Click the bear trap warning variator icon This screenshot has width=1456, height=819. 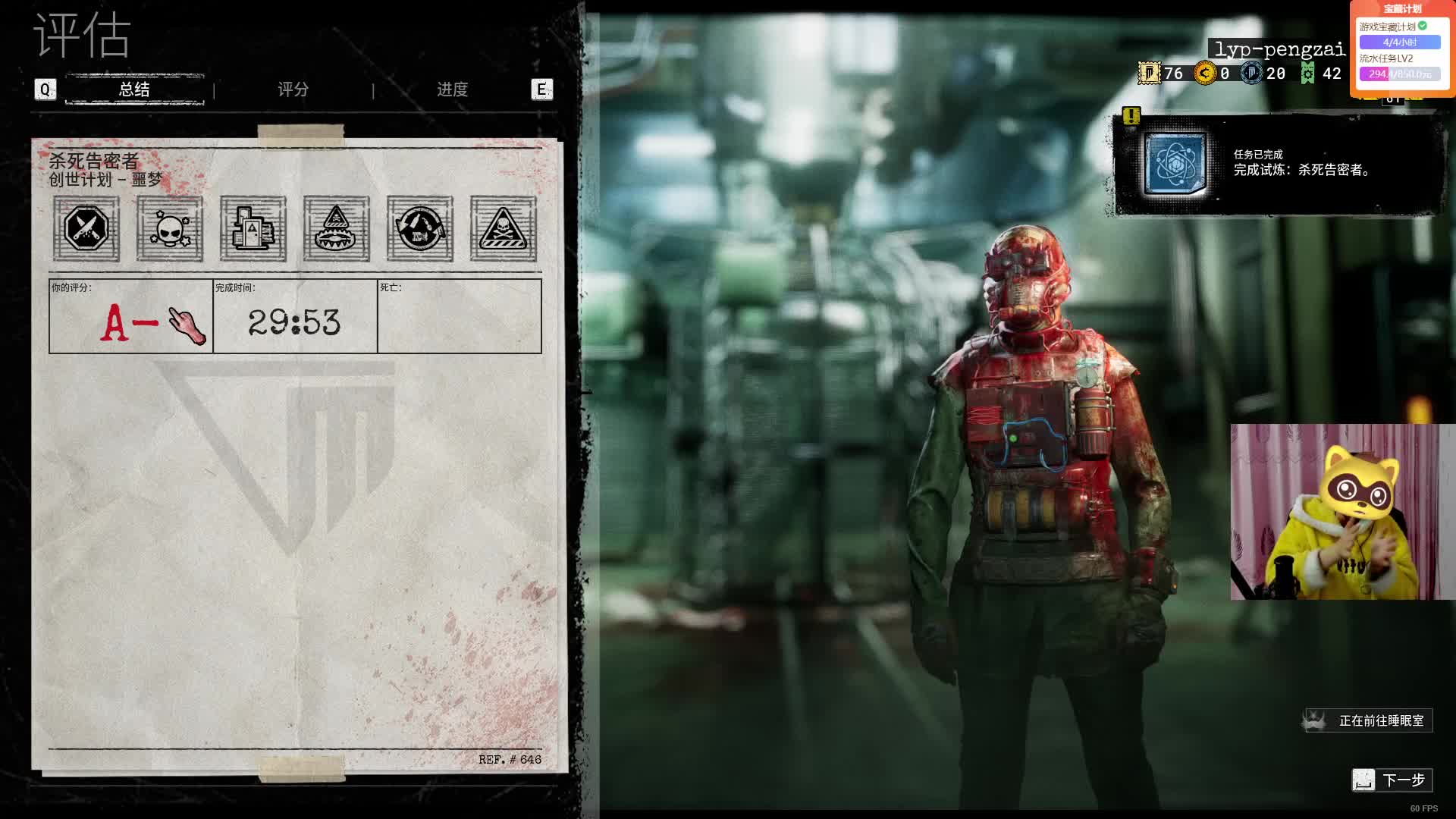point(337,229)
